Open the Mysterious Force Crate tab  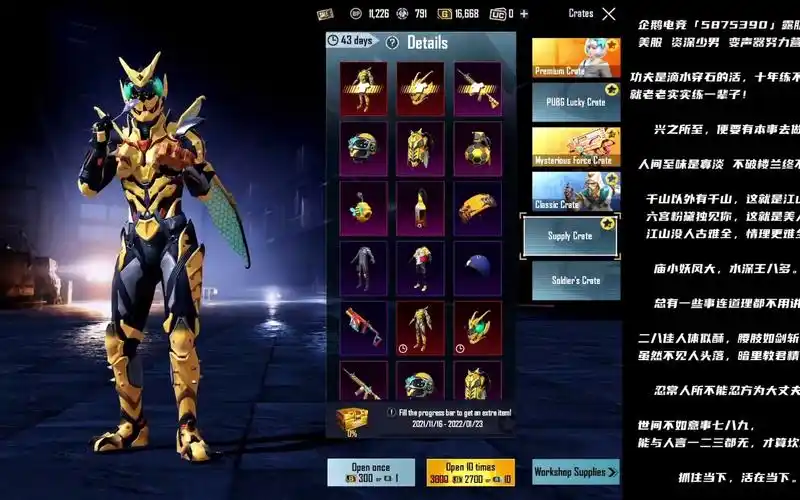pyautogui.click(x=575, y=146)
